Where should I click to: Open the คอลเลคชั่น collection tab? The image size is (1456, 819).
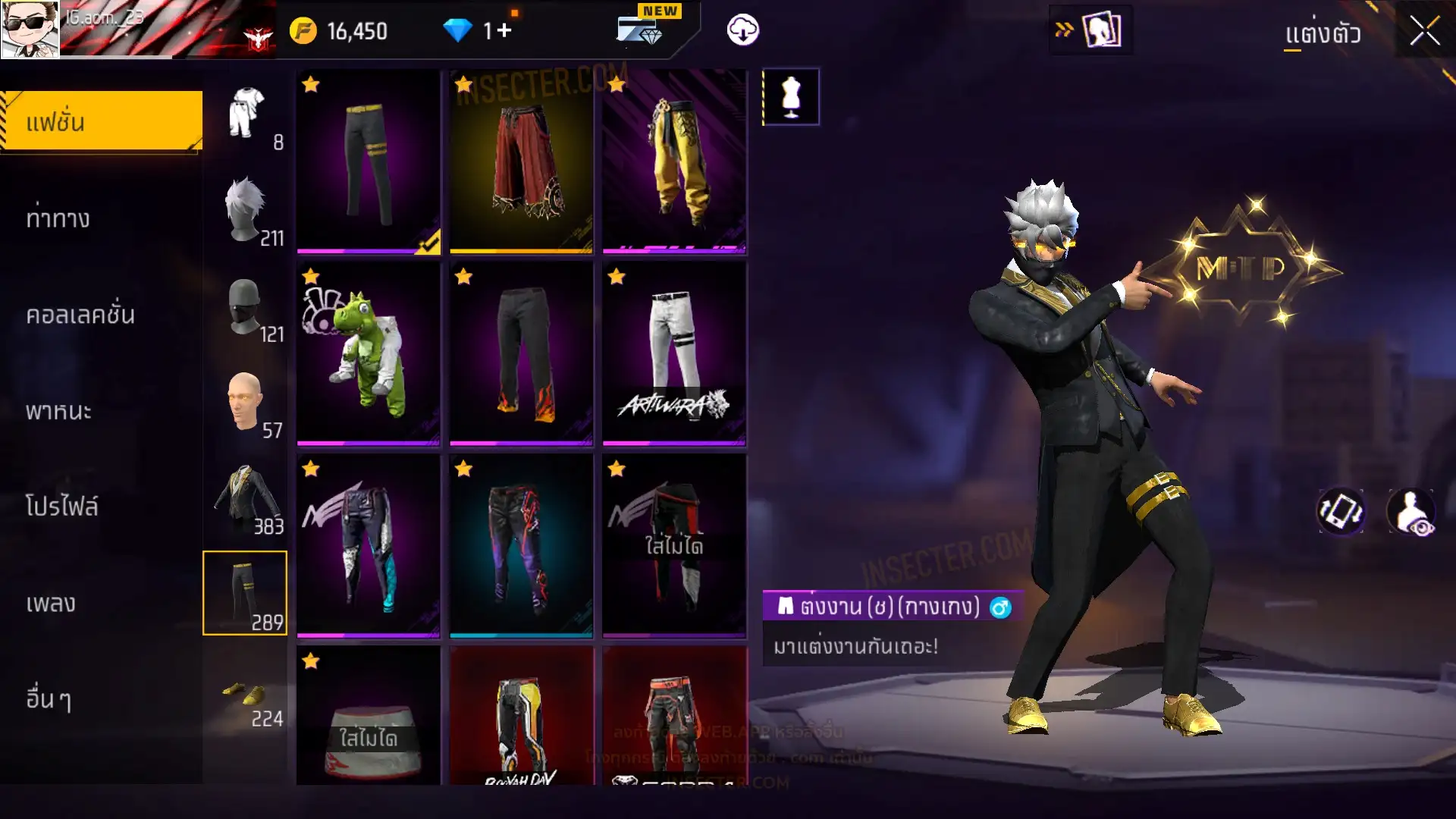pyautogui.click(x=80, y=315)
